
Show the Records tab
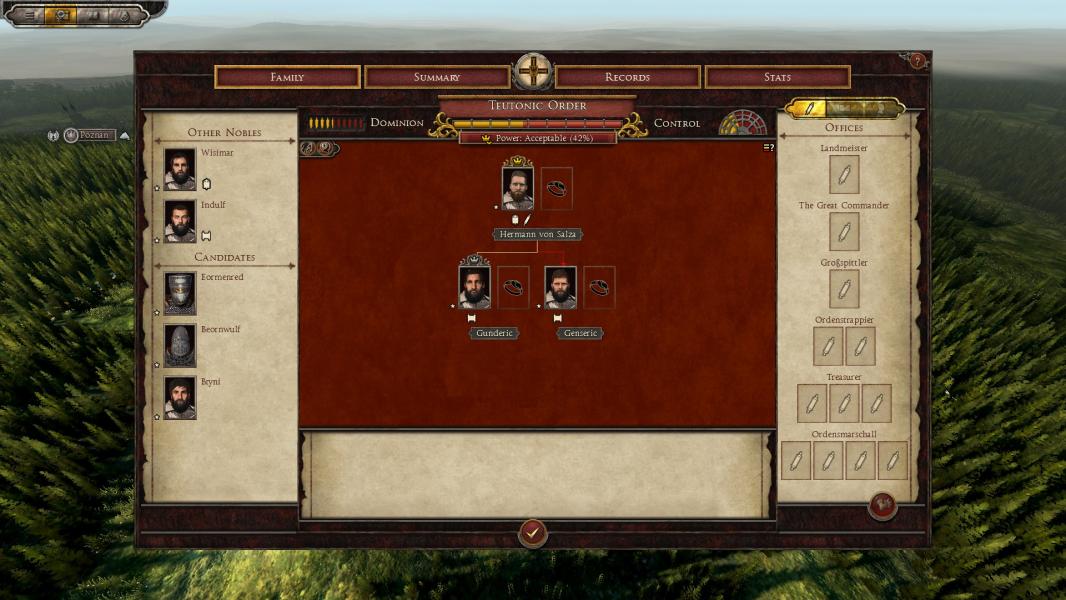[627, 77]
